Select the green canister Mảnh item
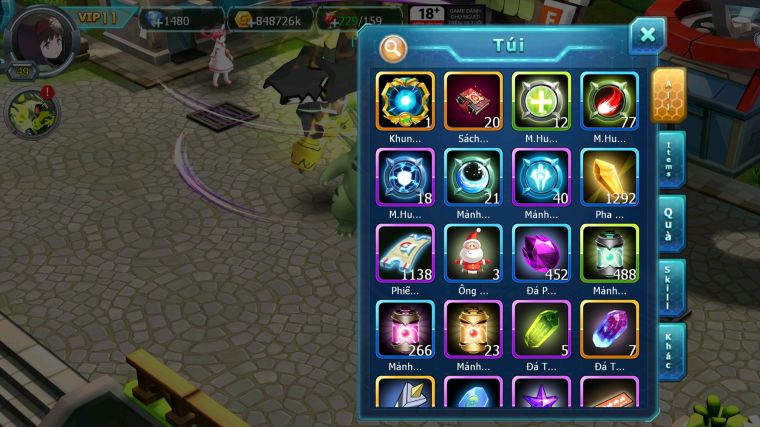The height and width of the screenshot is (427, 760). [x=609, y=253]
